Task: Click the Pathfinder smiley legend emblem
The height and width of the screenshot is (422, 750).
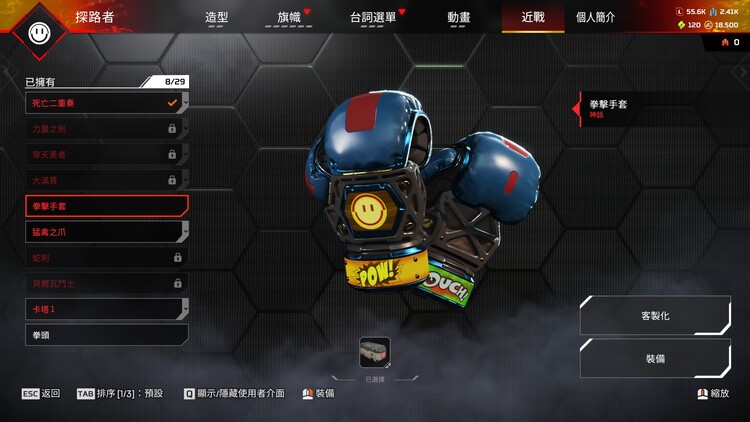Action: coord(40,32)
